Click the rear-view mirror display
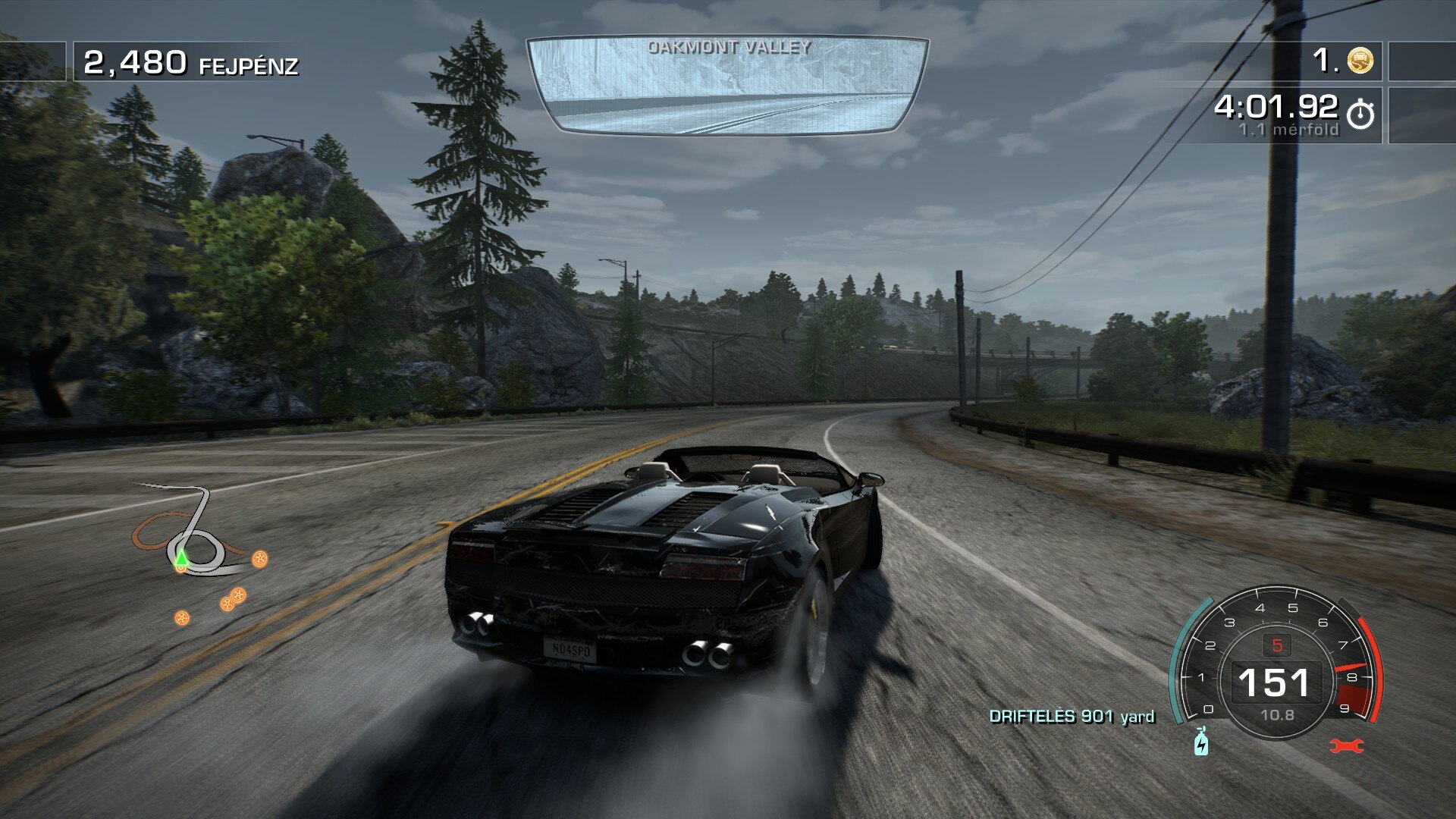Viewport: 1456px width, 819px height. point(727,85)
